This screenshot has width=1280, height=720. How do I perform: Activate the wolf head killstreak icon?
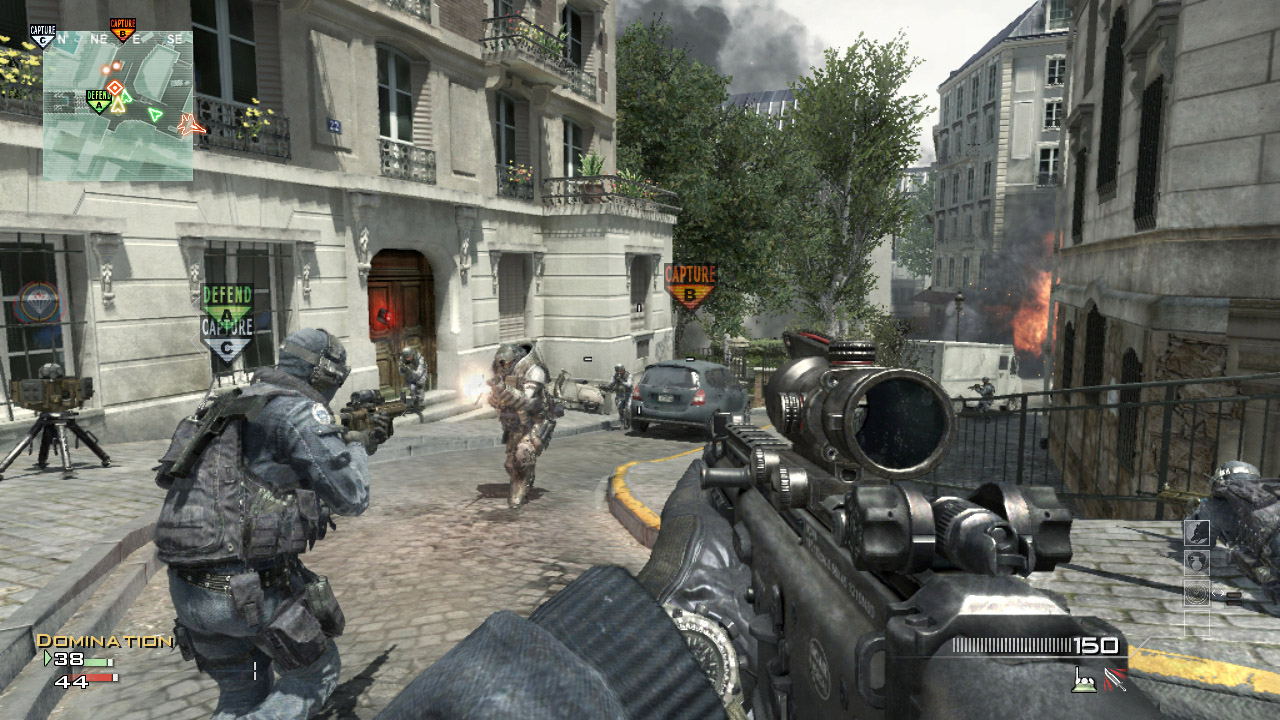(1197, 533)
